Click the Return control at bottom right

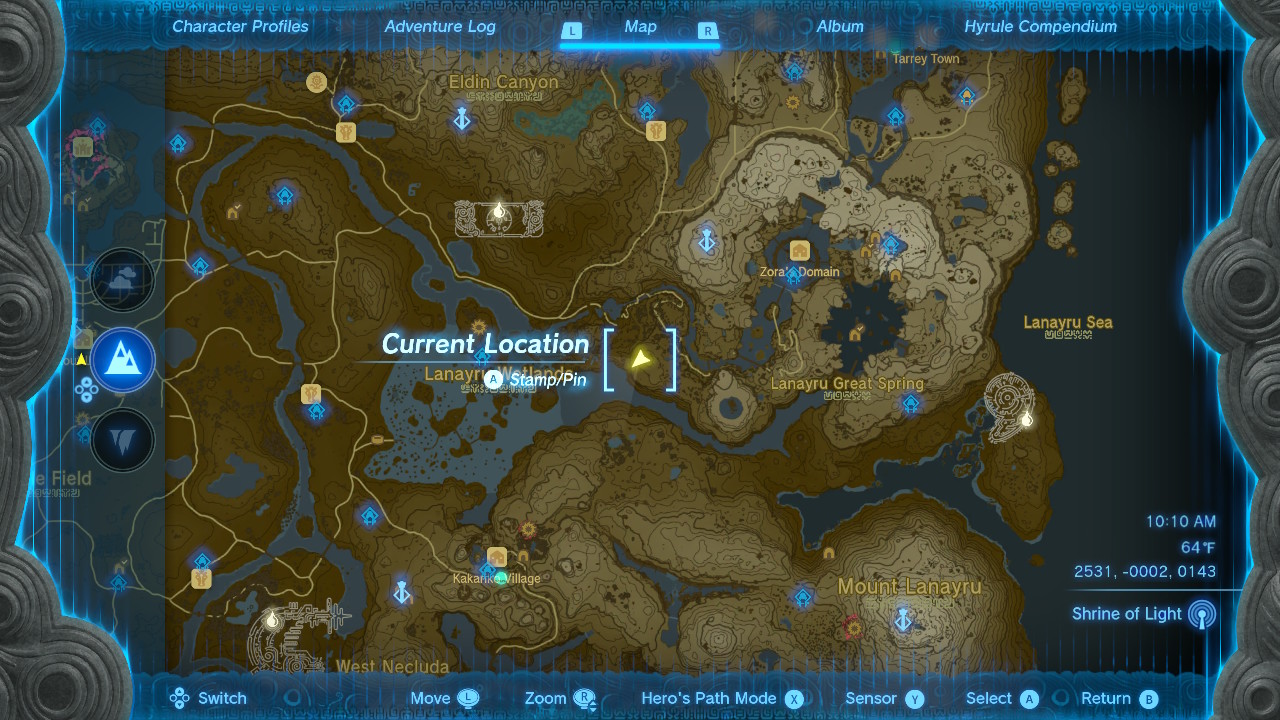1107,698
